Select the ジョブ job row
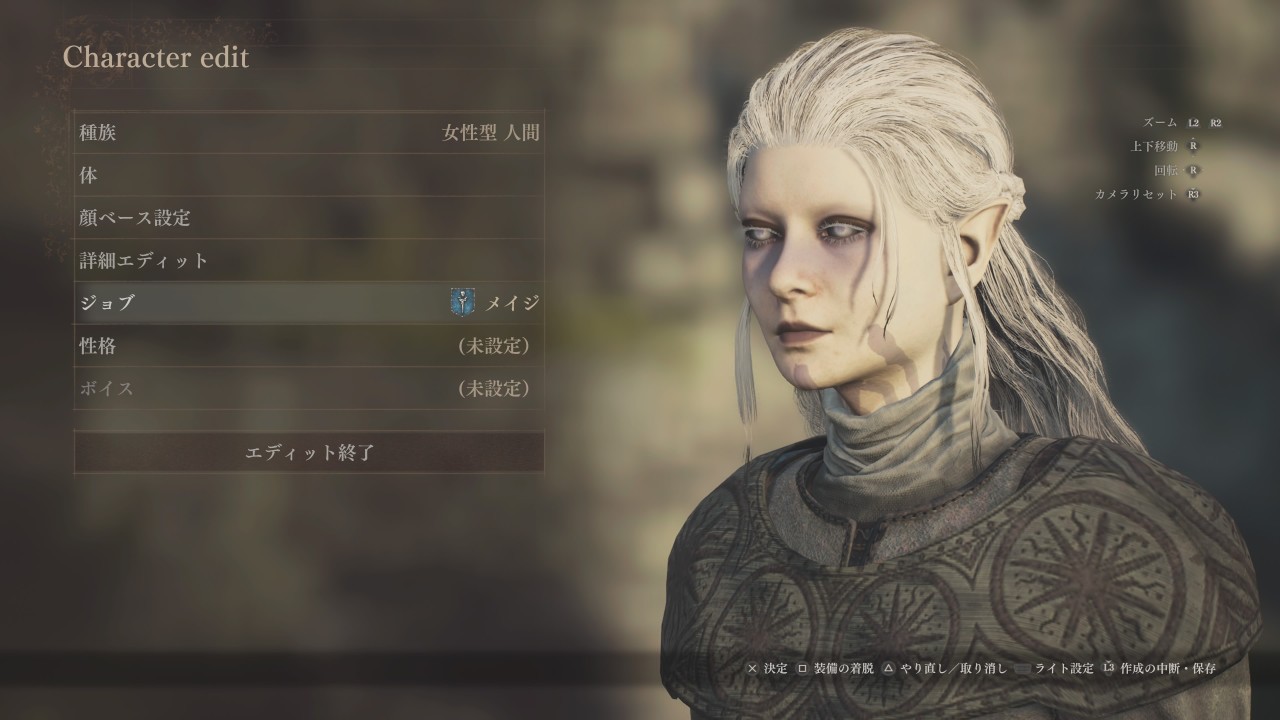This screenshot has width=1280, height=720. 309,302
